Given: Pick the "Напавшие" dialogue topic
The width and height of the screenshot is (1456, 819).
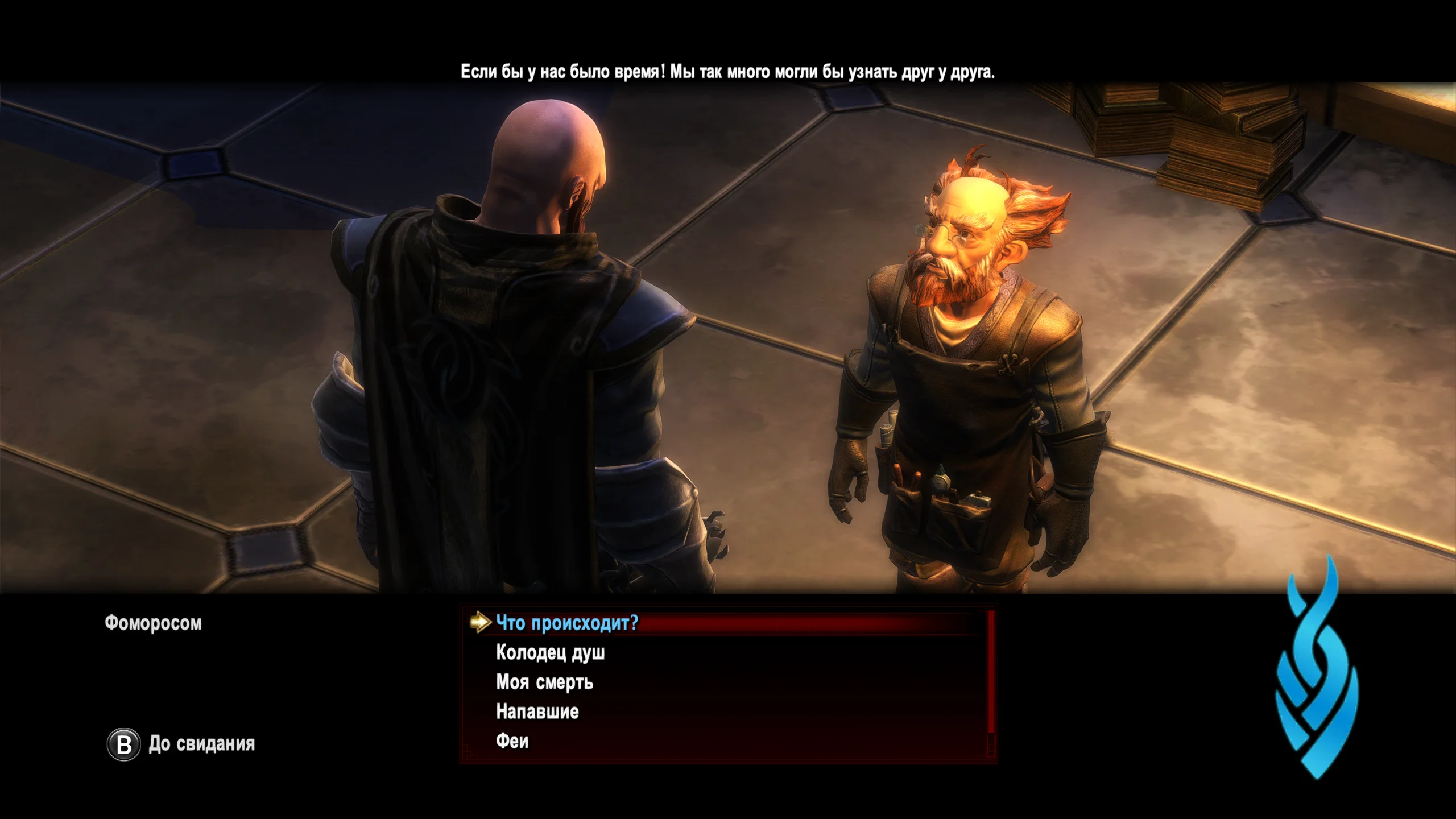Looking at the screenshot, I should pyautogui.click(x=537, y=712).
